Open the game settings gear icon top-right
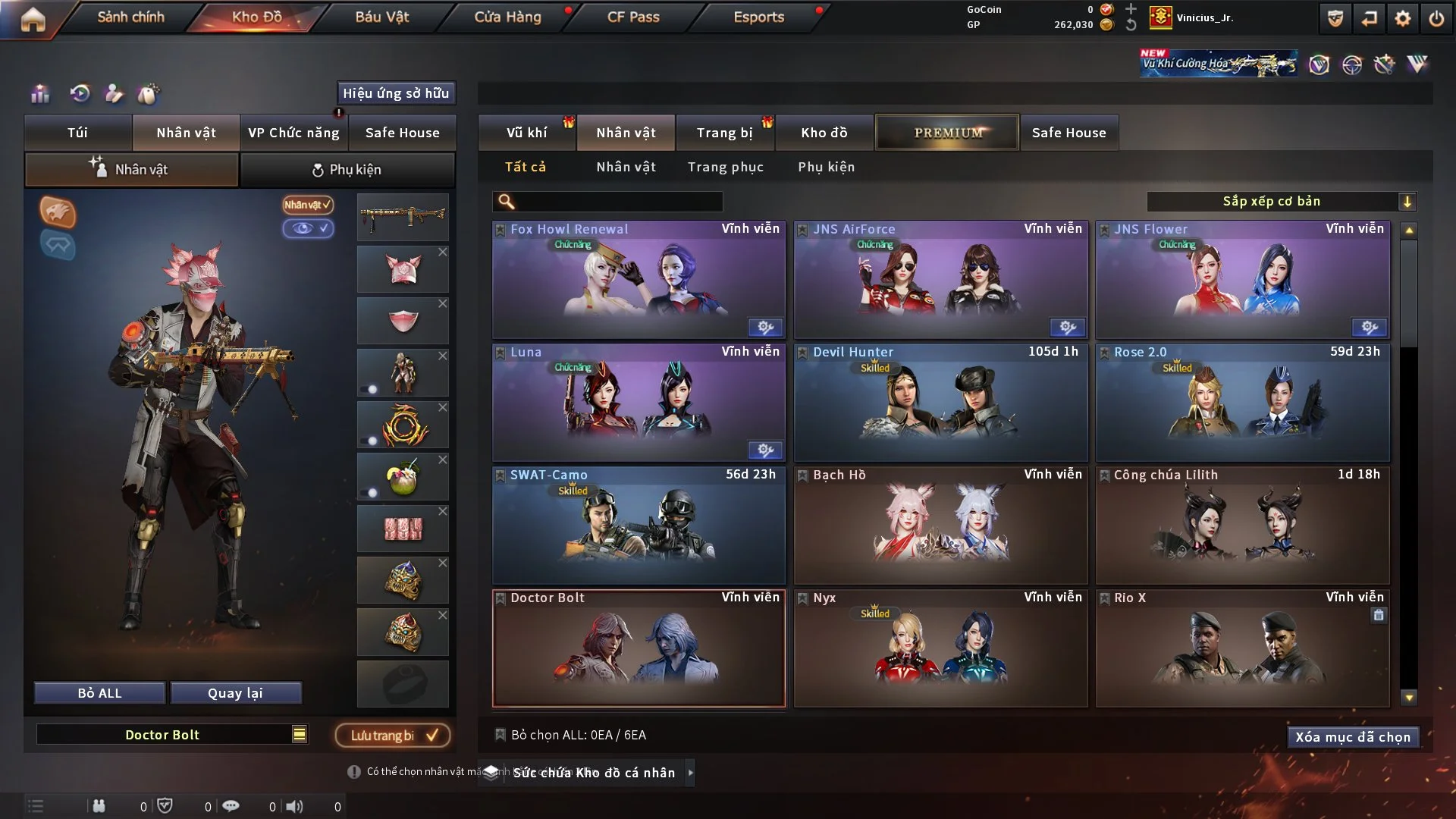Image resolution: width=1456 pixels, height=819 pixels. [x=1402, y=18]
